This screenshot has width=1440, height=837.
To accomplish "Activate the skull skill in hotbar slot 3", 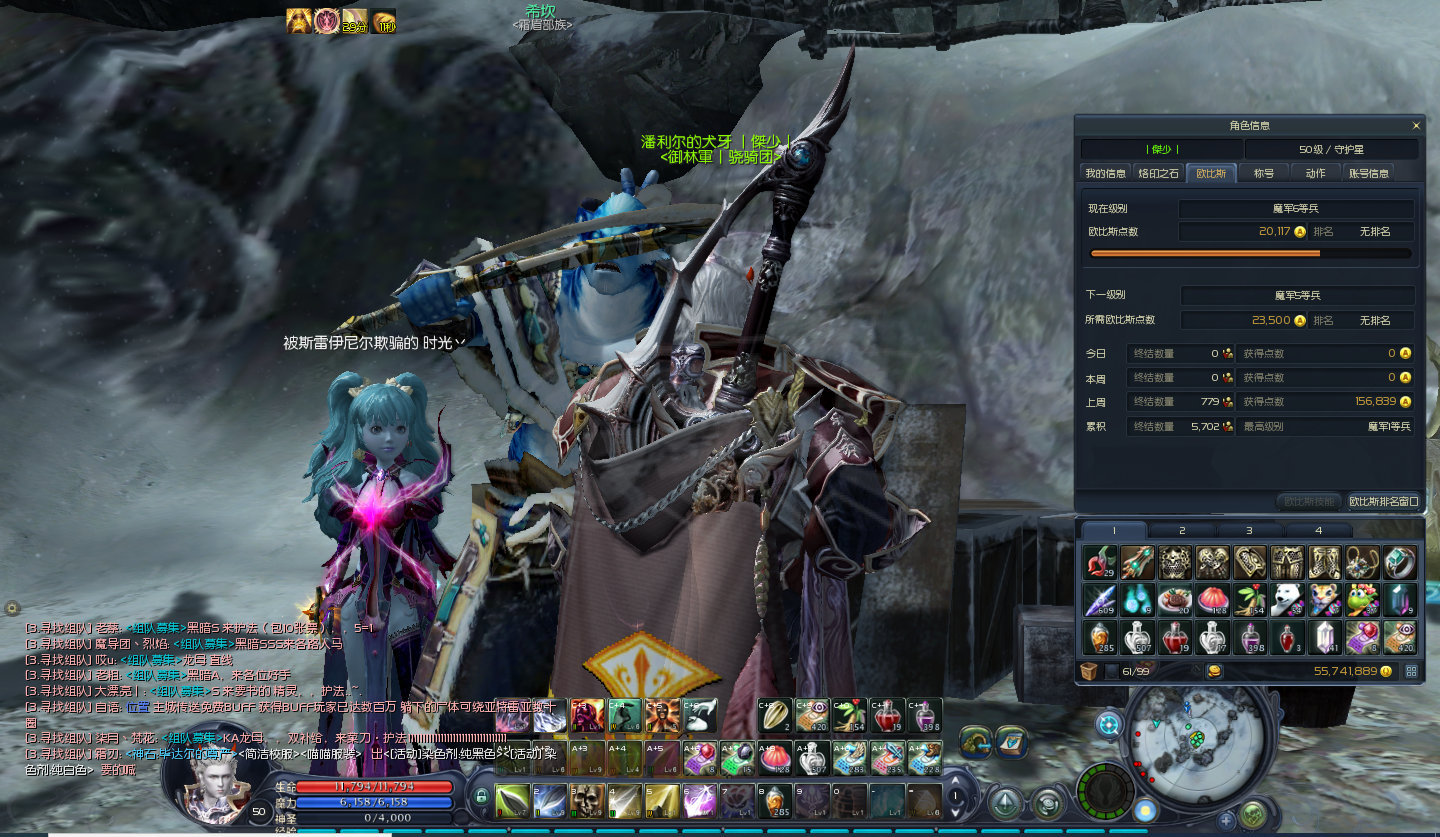I will pyautogui.click(x=587, y=801).
